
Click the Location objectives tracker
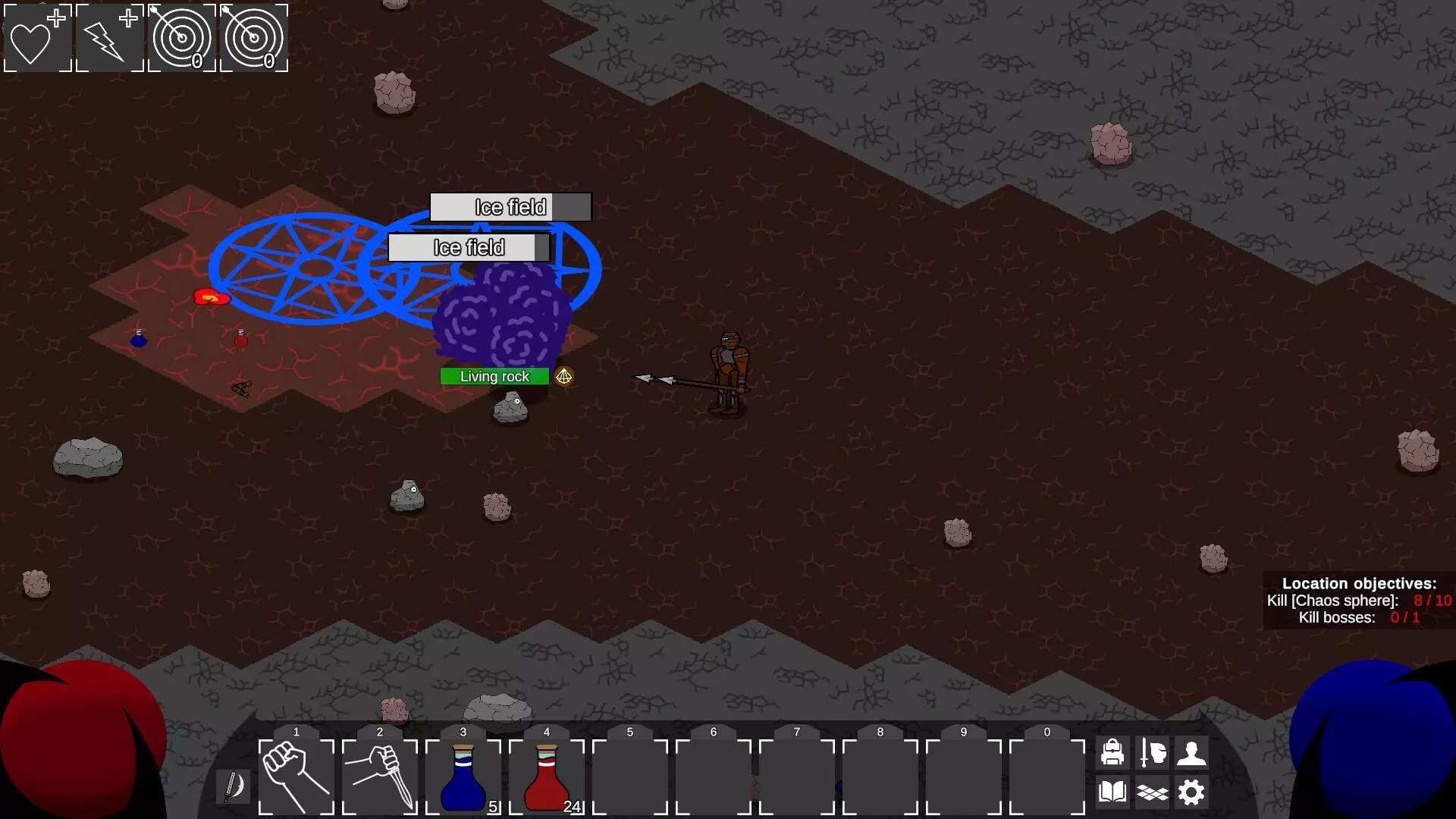[1359, 601]
